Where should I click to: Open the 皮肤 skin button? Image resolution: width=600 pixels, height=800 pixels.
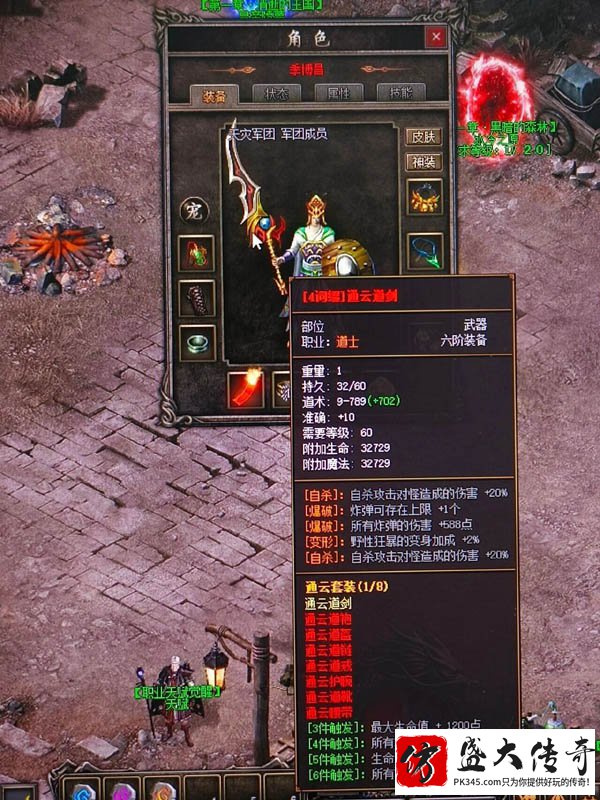point(423,137)
